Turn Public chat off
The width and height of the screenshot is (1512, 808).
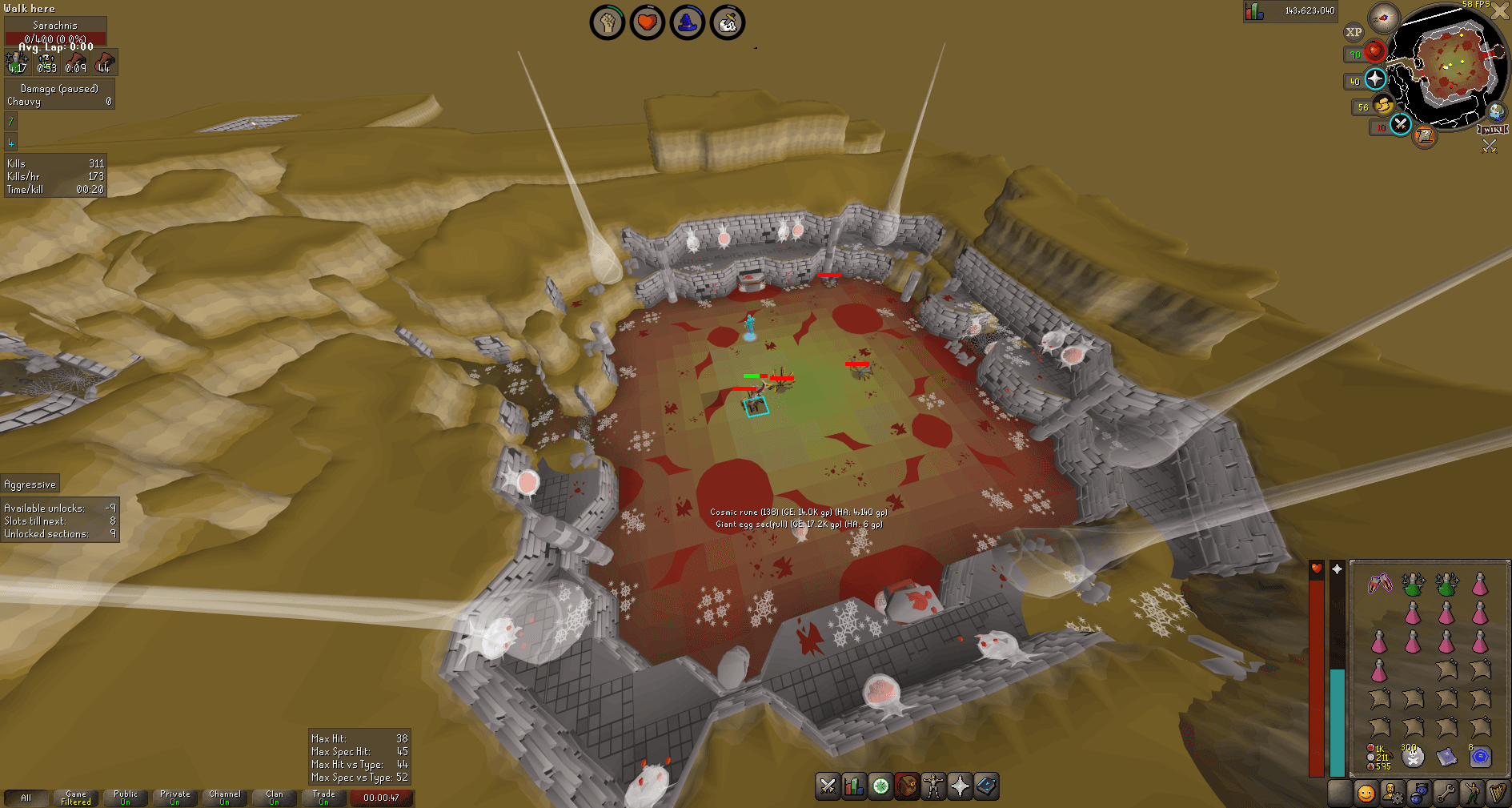click(x=125, y=798)
